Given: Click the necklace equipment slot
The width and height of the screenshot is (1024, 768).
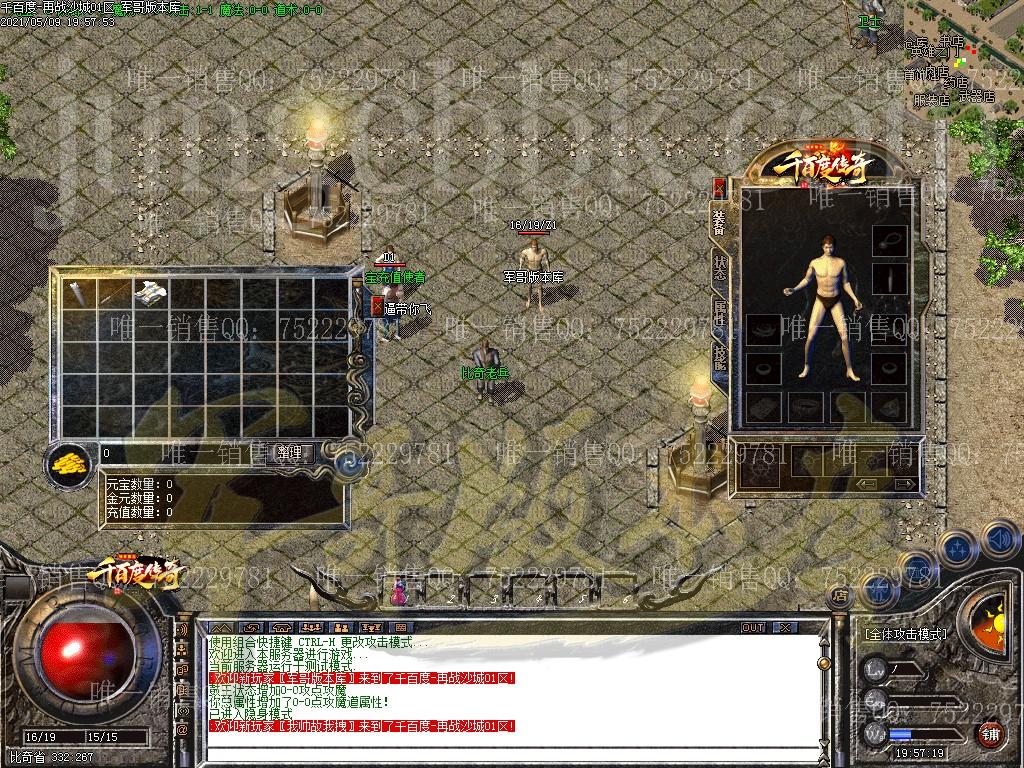Looking at the screenshot, I should 889,240.
